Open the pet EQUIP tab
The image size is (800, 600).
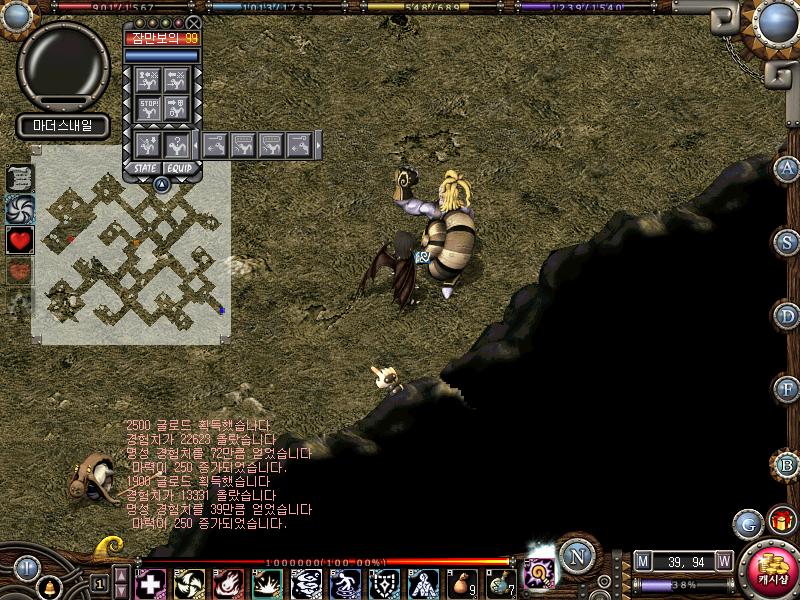[x=179, y=168]
